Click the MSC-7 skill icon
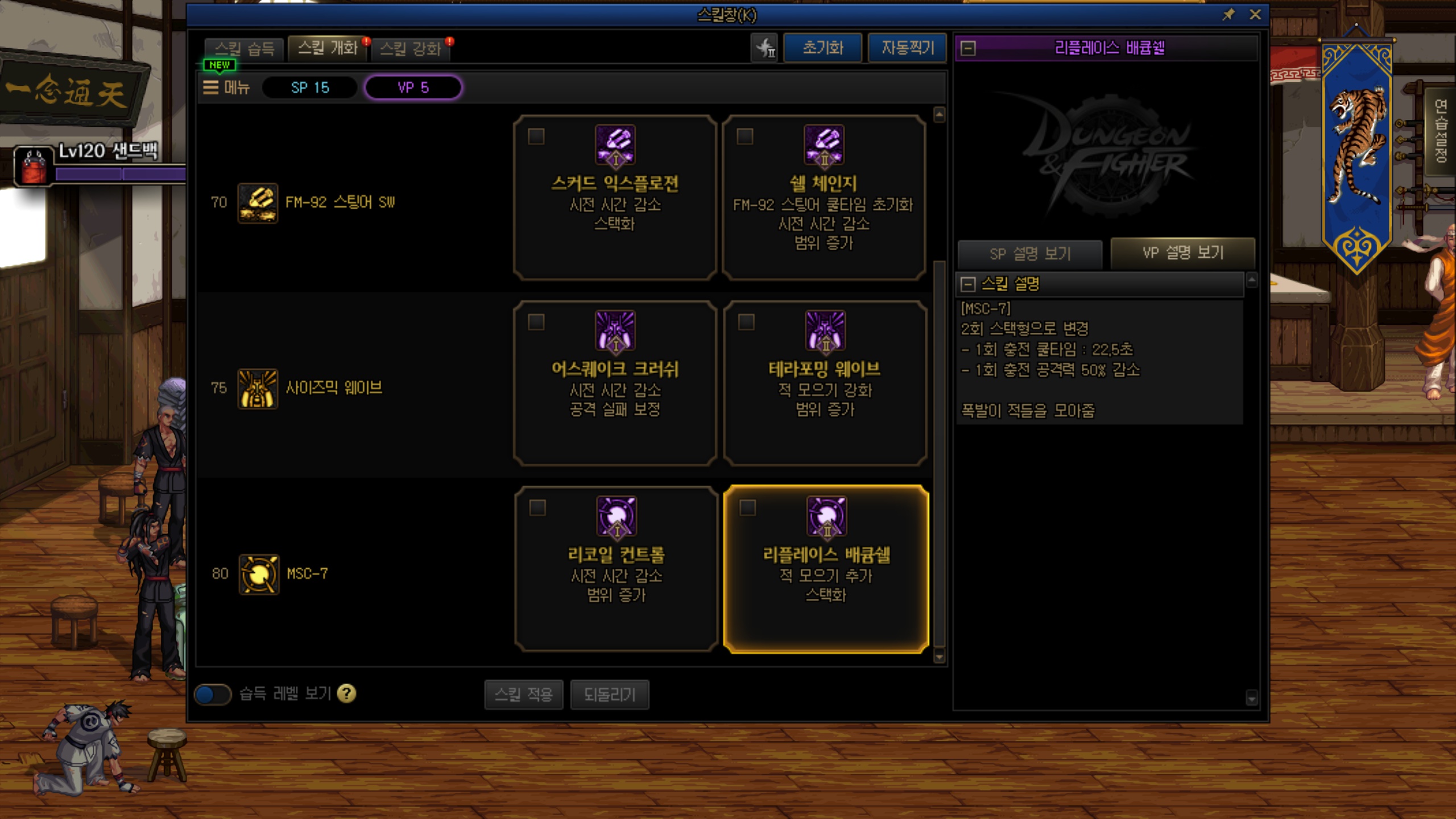This screenshot has height=819, width=1456. pyautogui.click(x=259, y=574)
